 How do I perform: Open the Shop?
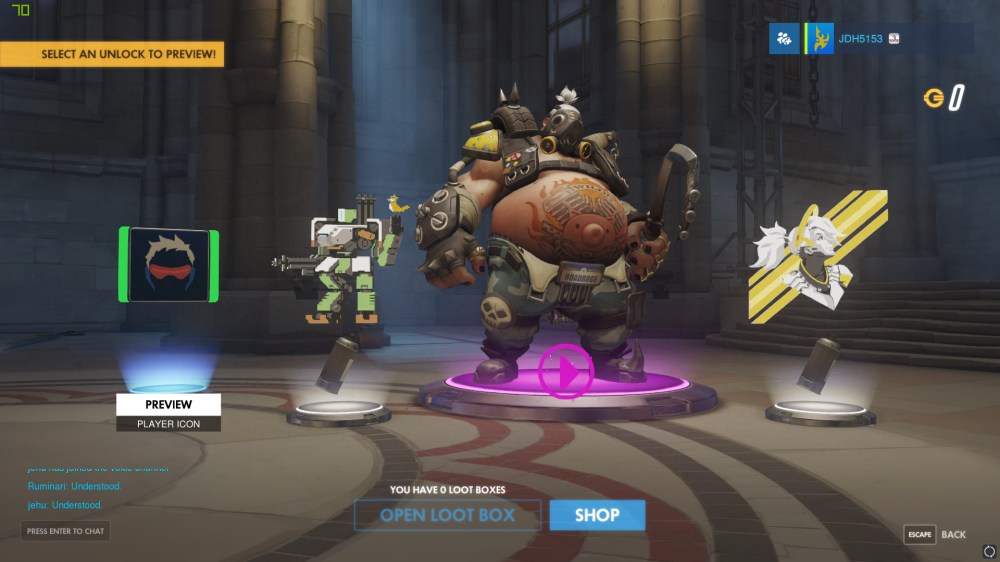point(597,515)
